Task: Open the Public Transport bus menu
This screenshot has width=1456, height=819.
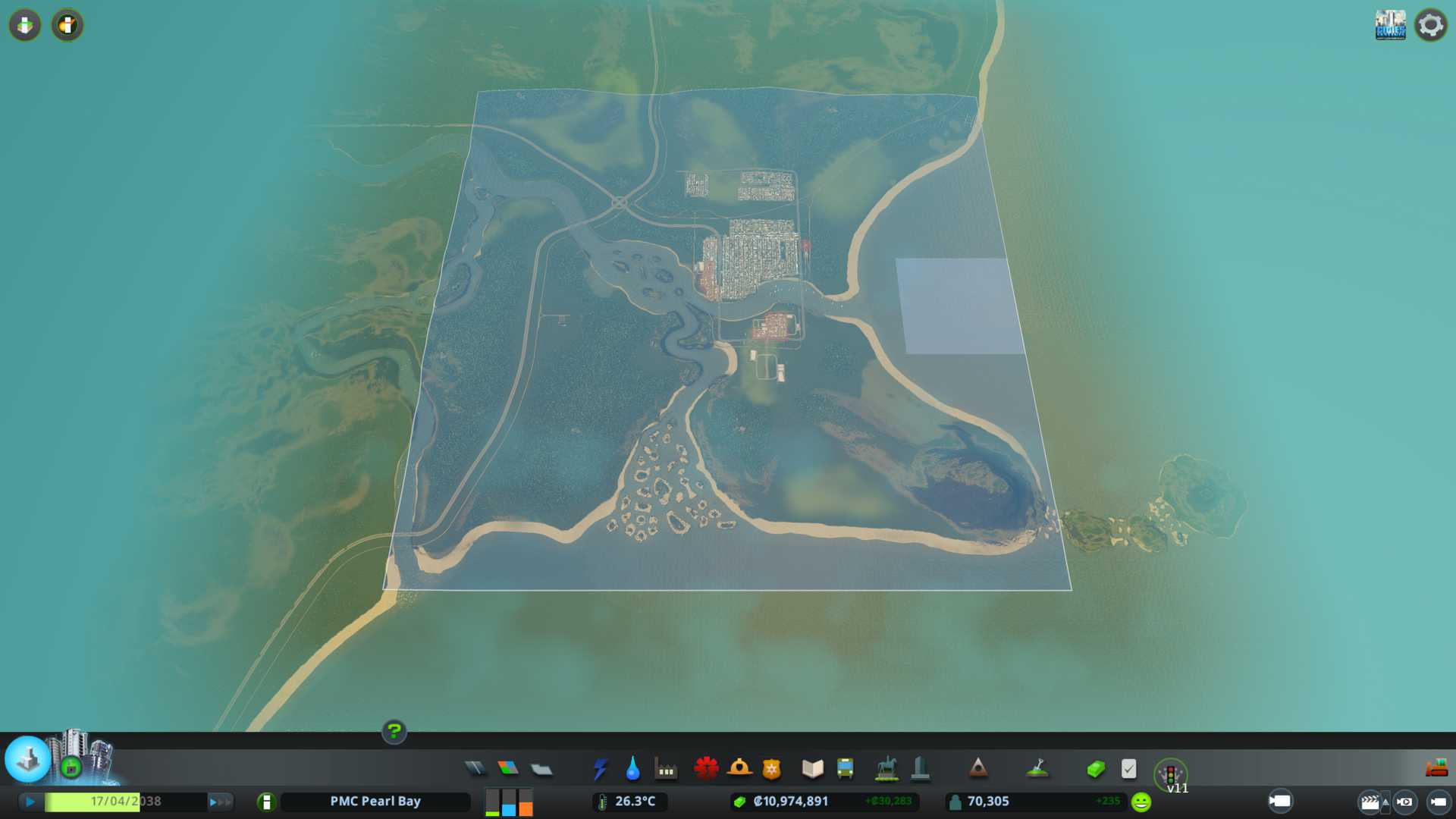Action: [x=845, y=769]
